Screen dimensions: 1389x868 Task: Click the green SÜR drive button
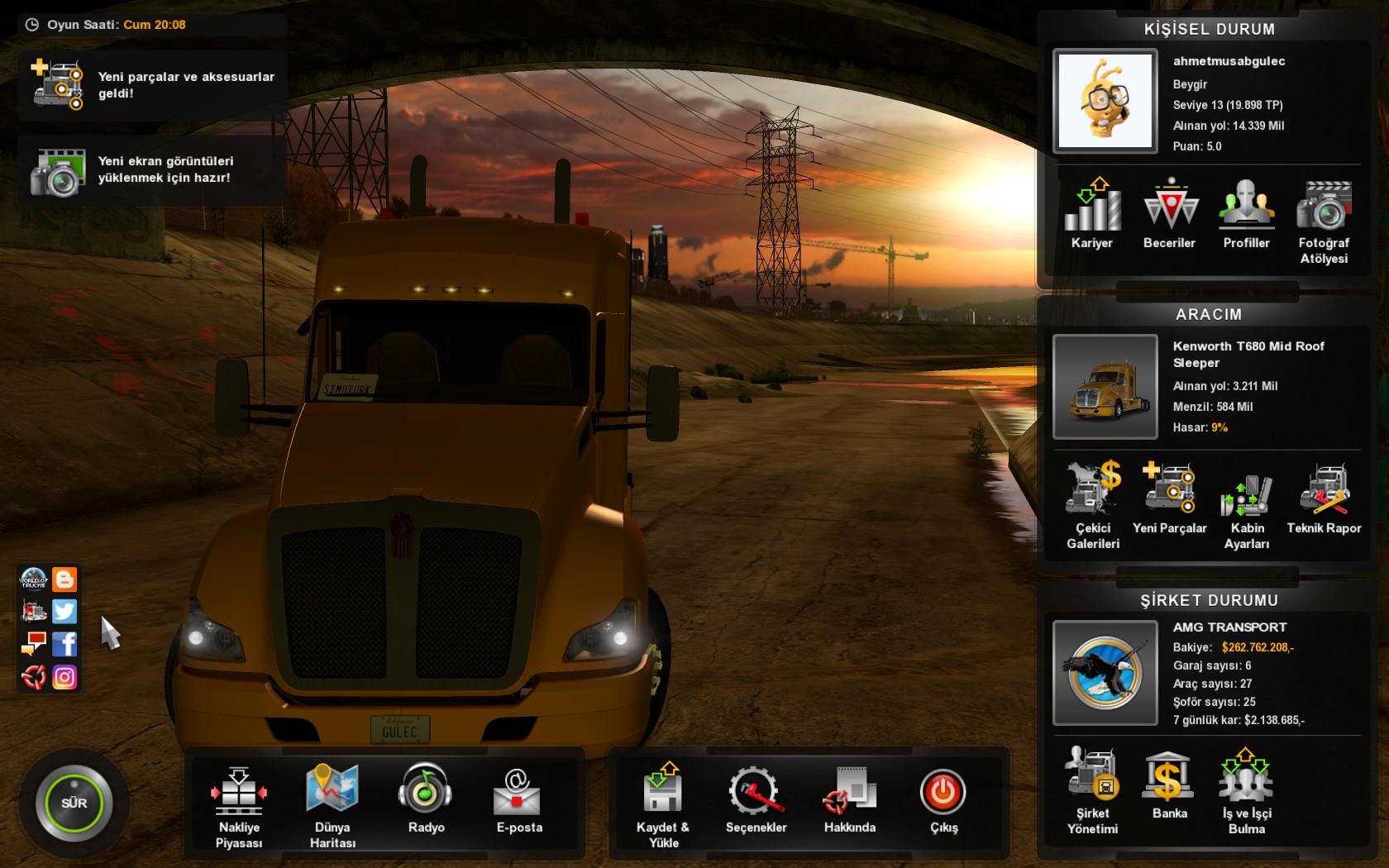(x=74, y=803)
